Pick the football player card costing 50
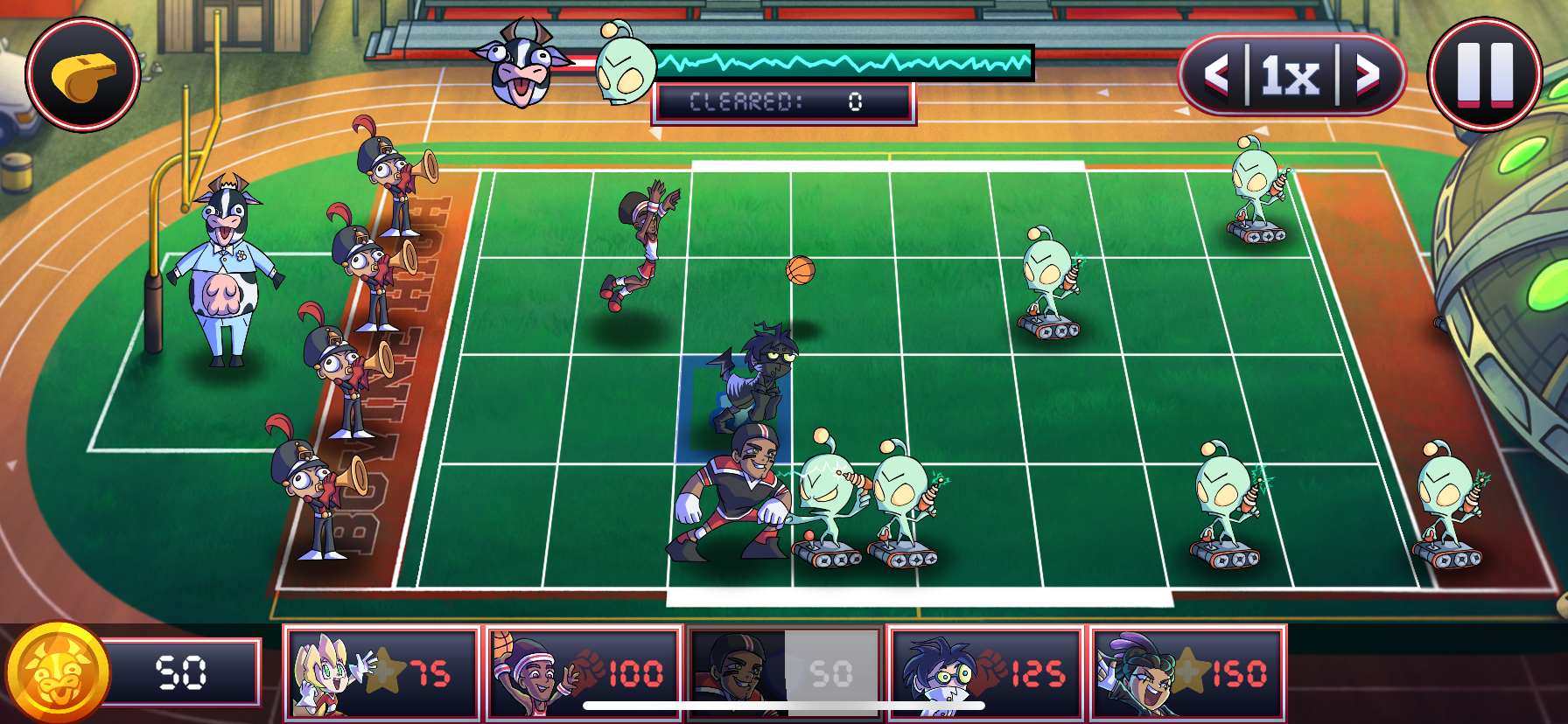This screenshot has width=1568, height=724. [785, 672]
